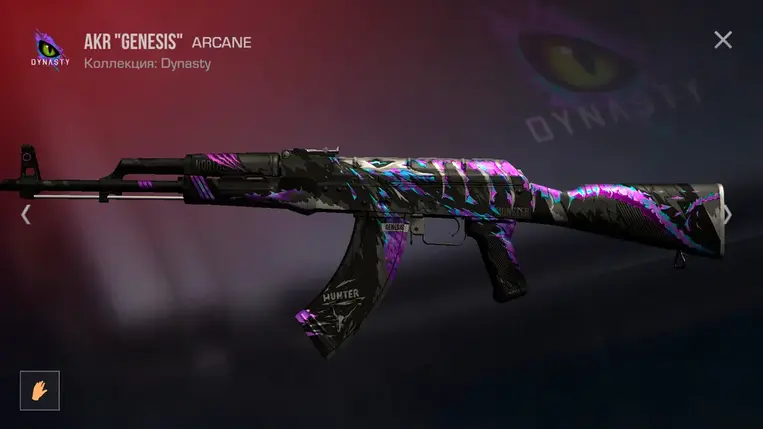The width and height of the screenshot is (763, 429).
Task: Open the Dynasty collection icon
Action: click(x=50, y=50)
